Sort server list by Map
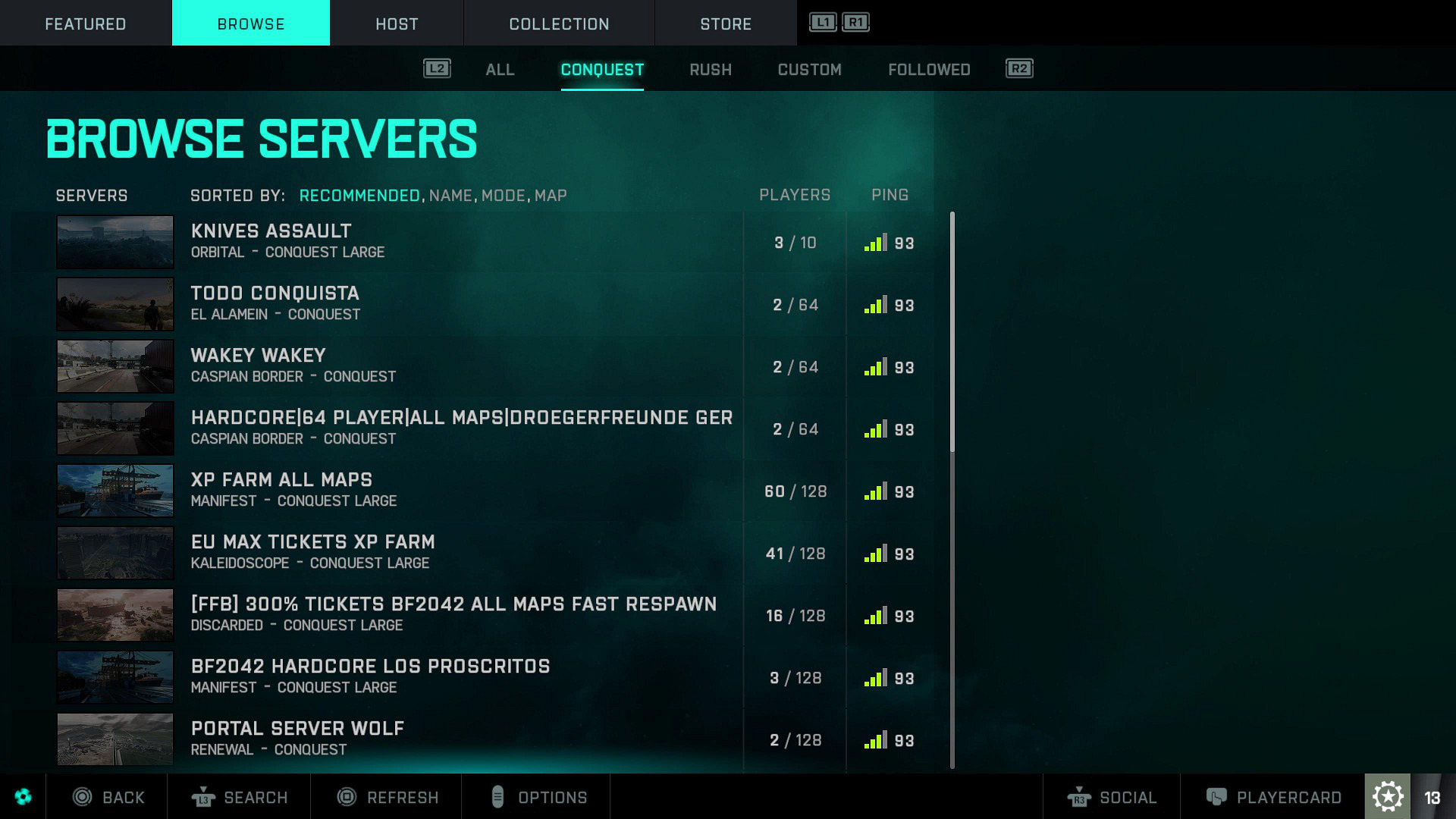 551,196
